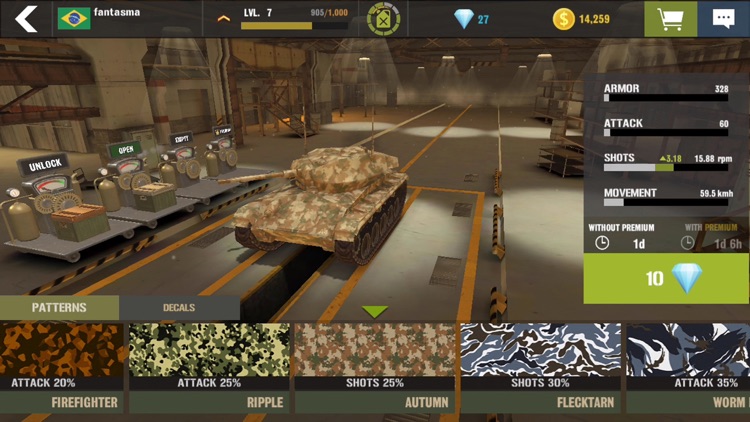This screenshot has width=750, height=422.
Task: Click the diamond currency balance
Action: 471,19
